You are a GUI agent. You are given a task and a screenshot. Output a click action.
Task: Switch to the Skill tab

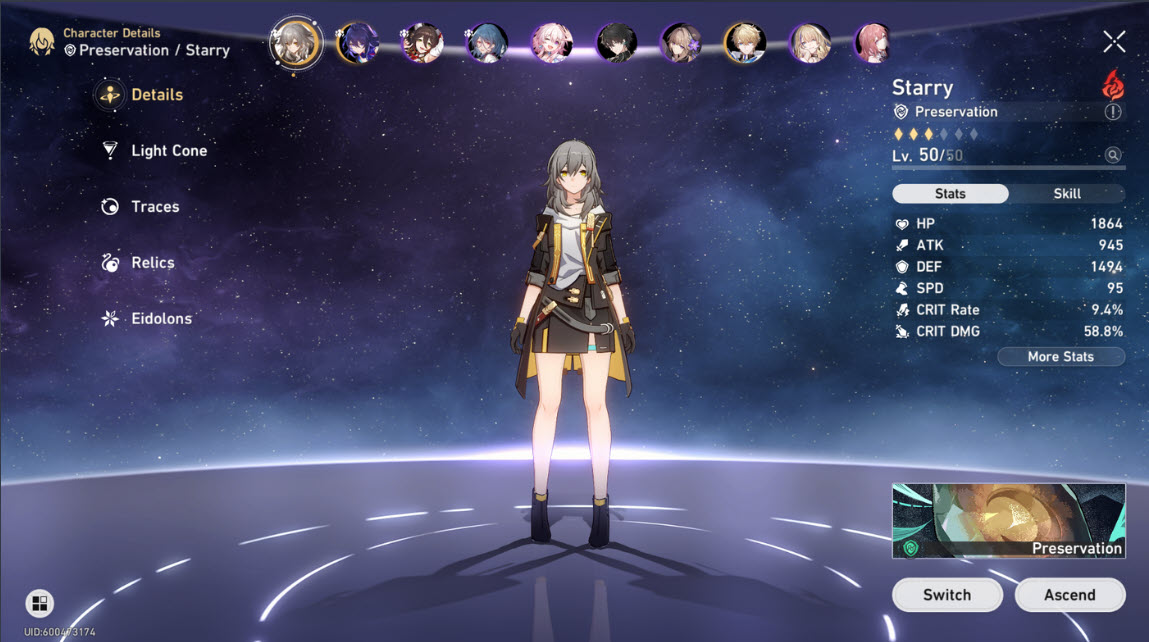click(x=1067, y=194)
